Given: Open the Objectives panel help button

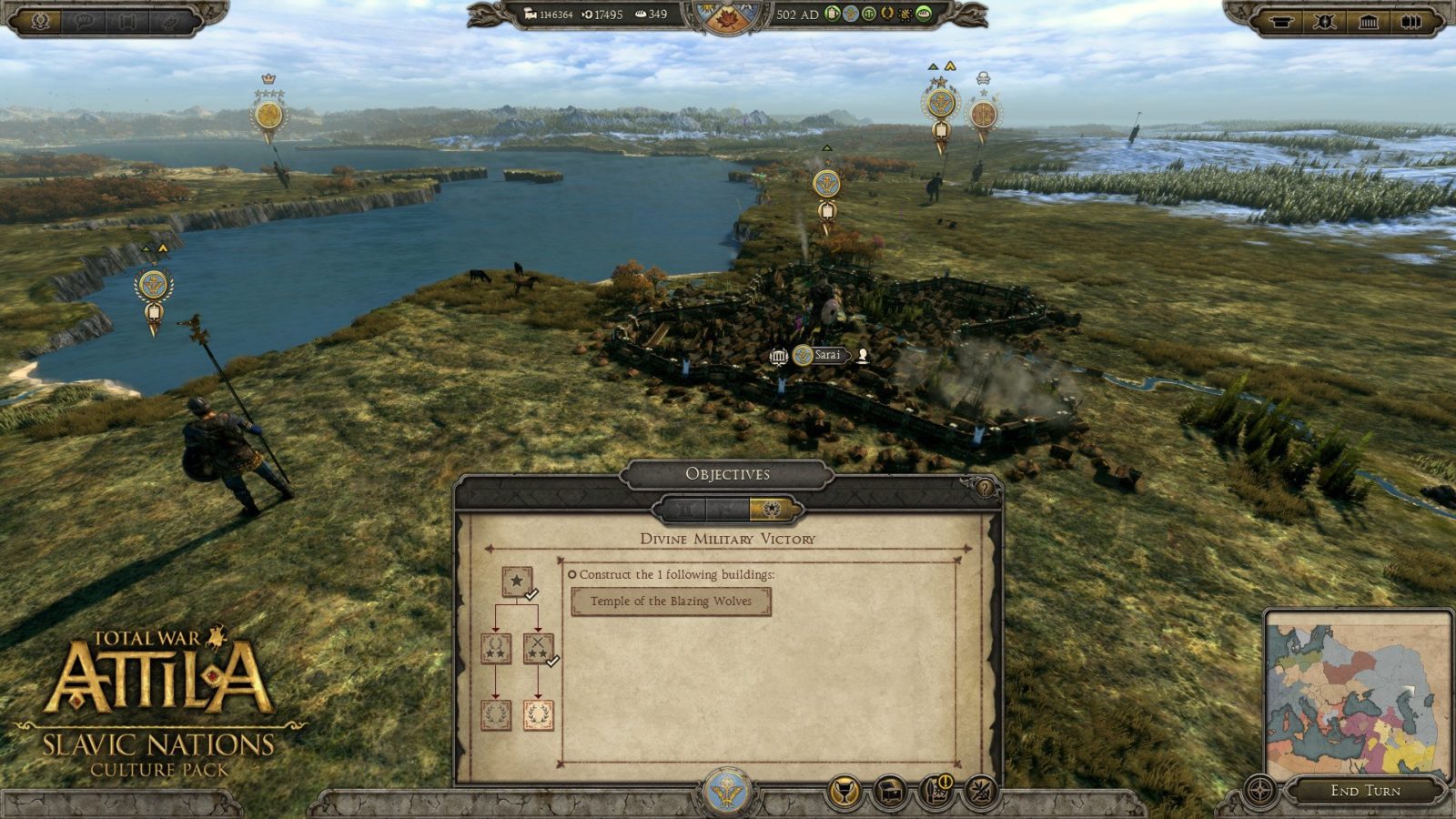Looking at the screenshot, I should (x=984, y=489).
